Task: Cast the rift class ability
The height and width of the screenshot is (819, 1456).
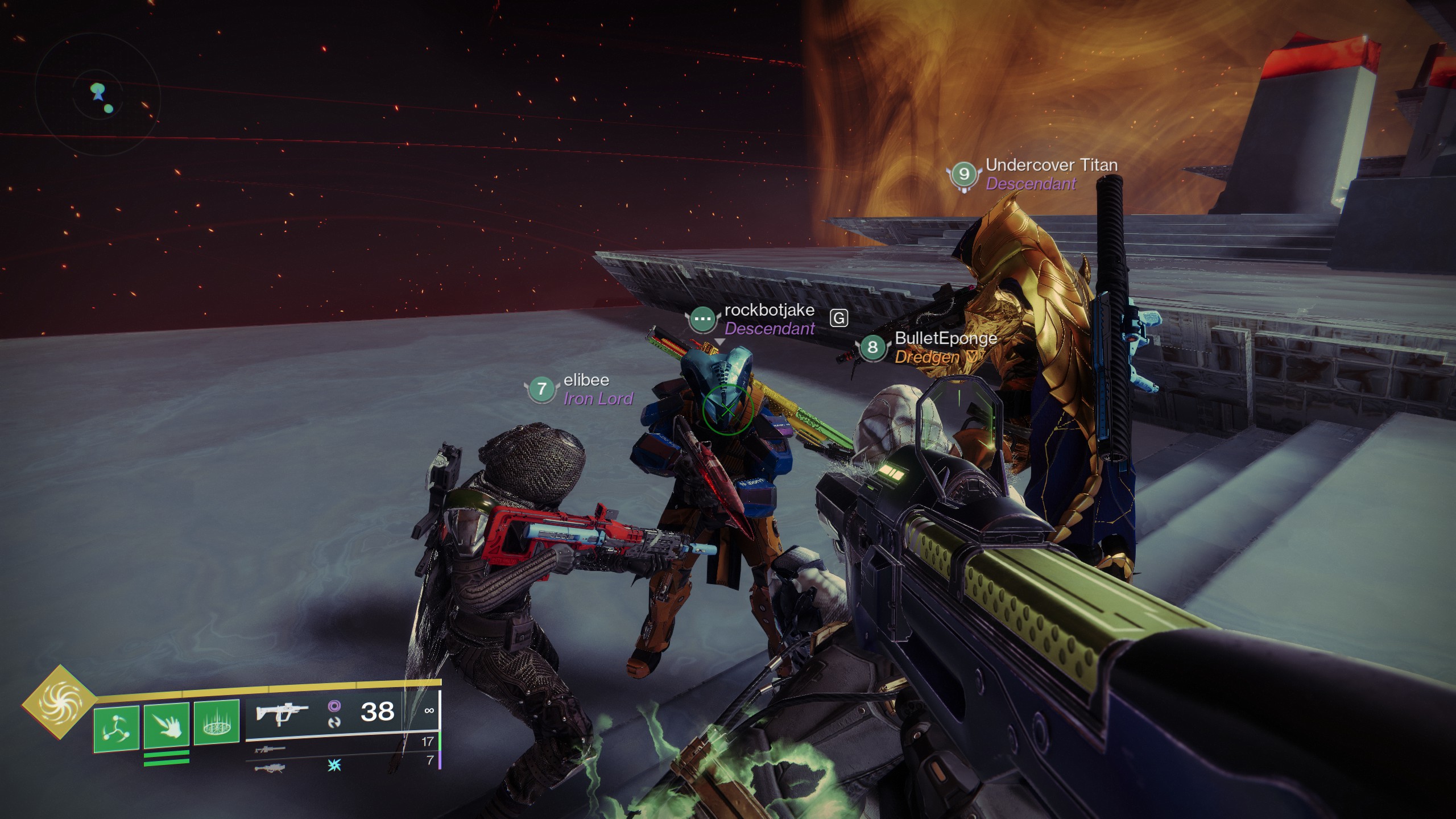Action: click(216, 723)
